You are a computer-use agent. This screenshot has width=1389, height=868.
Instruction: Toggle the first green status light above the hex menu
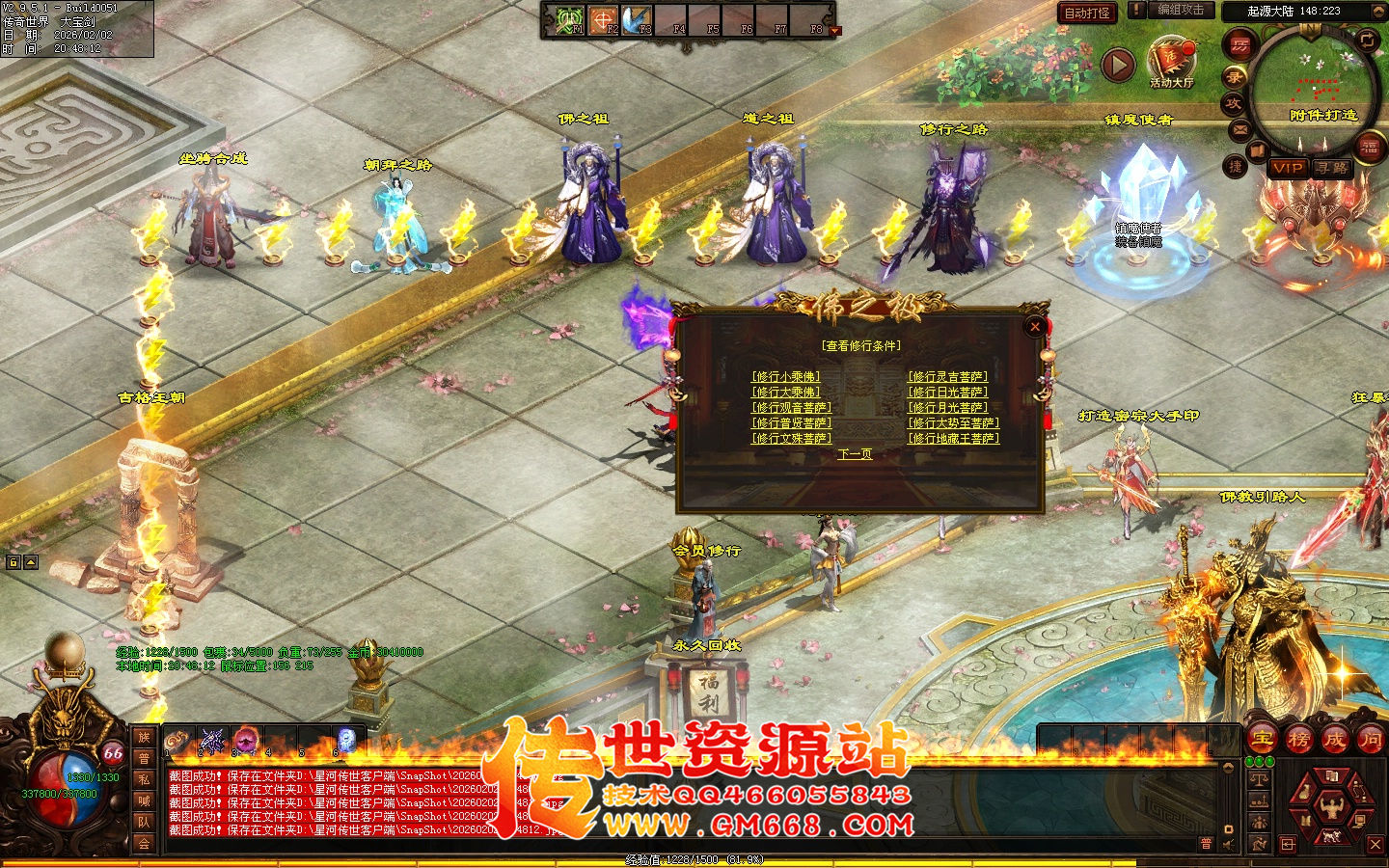[x=1249, y=760]
